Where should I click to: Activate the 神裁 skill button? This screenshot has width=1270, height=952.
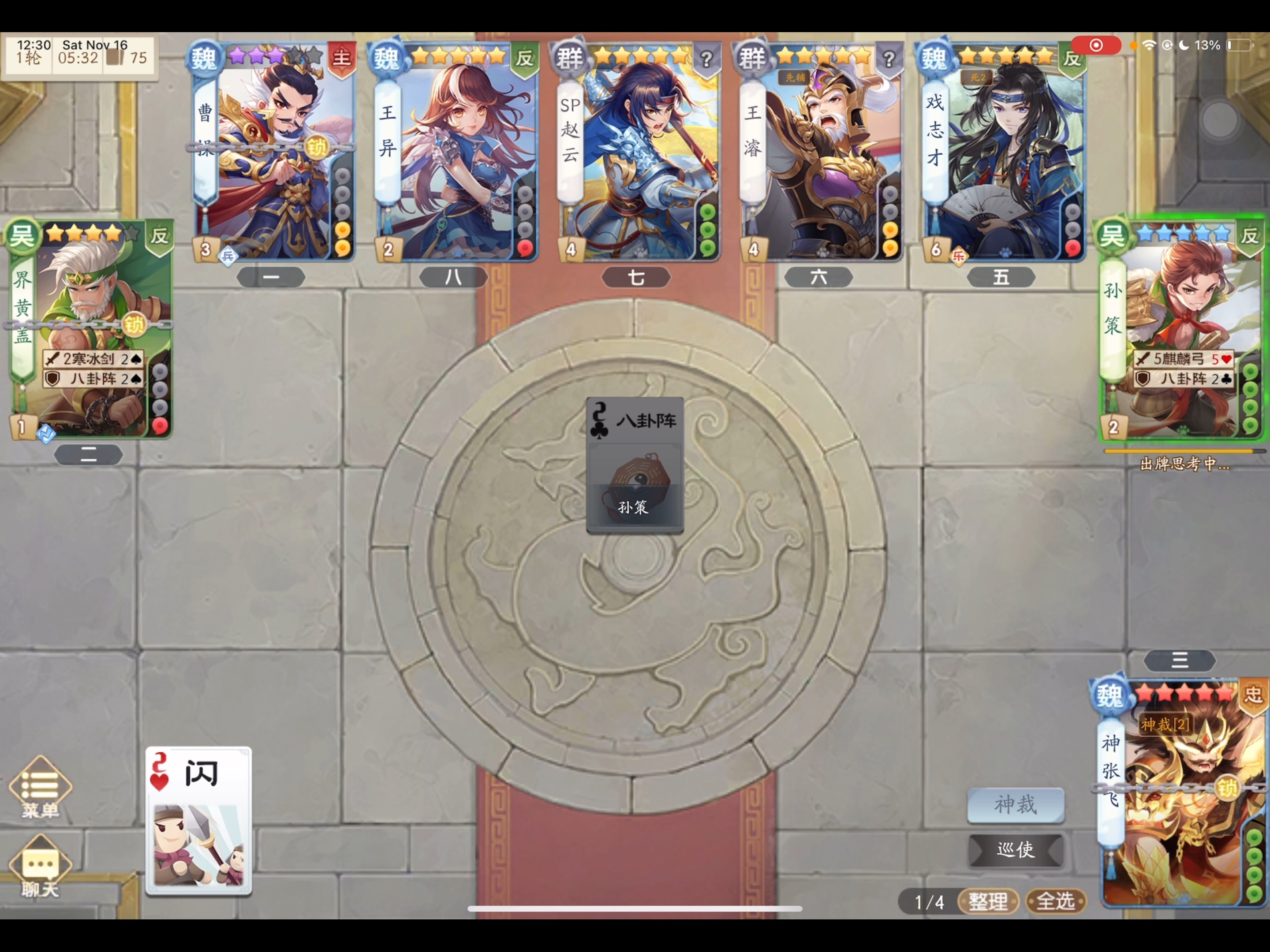[x=1015, y=804]
